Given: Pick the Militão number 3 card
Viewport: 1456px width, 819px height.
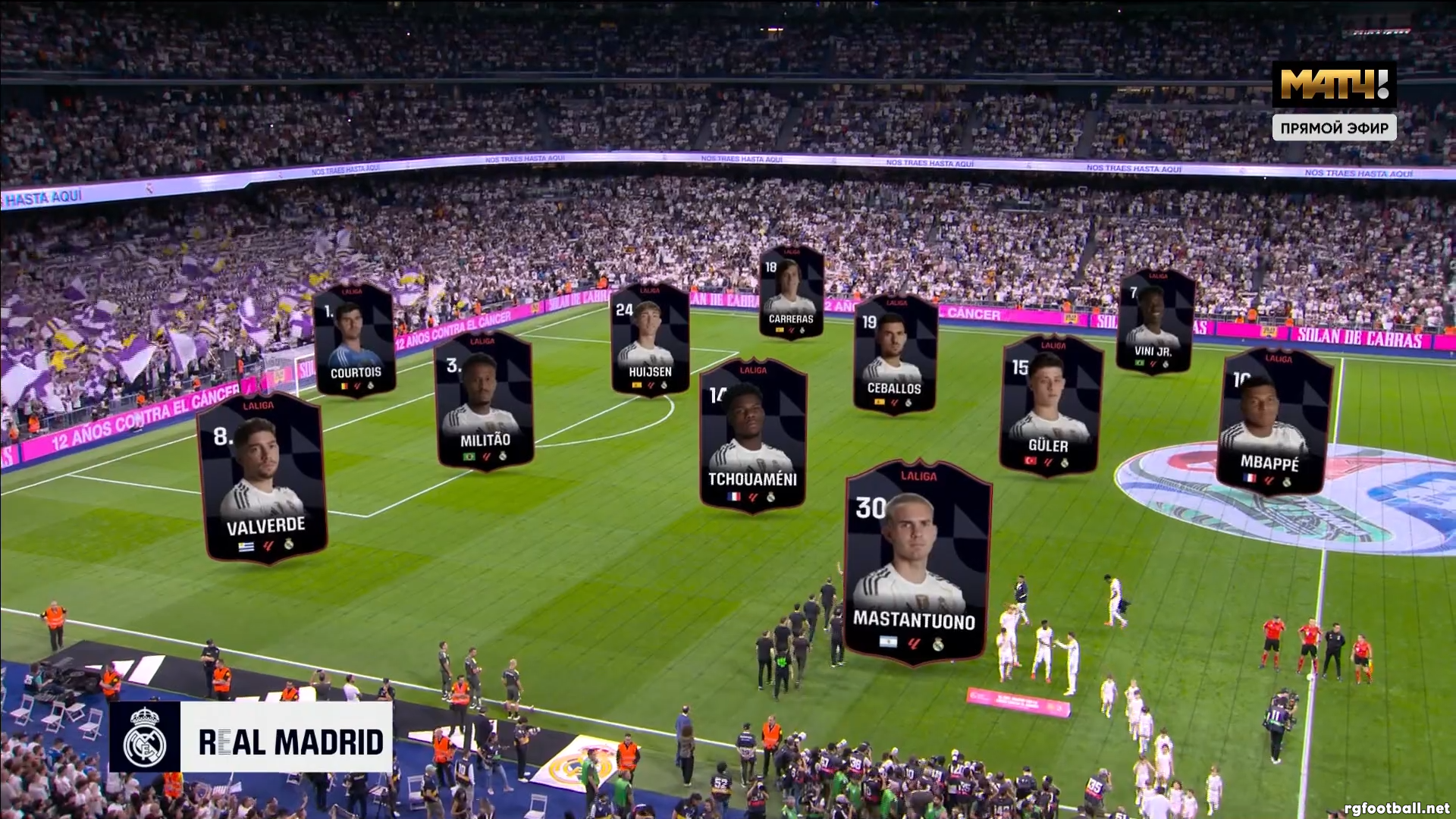Looking at the screenshot, I should [x=484, y=400].
